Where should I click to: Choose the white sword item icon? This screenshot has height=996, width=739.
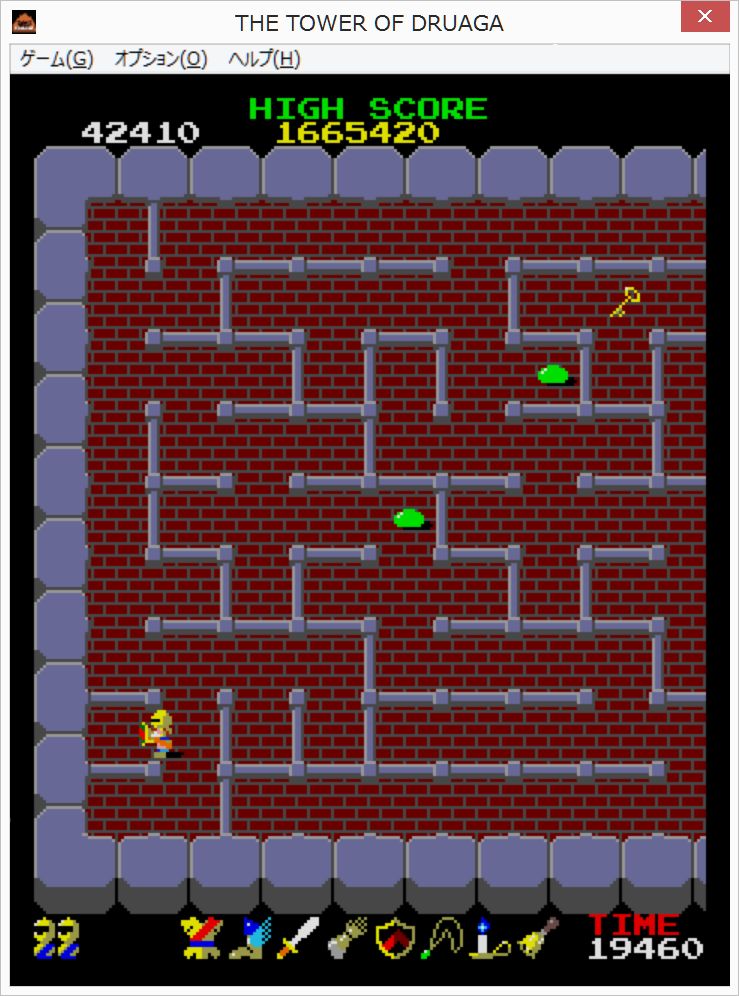(x=298, y=938)
